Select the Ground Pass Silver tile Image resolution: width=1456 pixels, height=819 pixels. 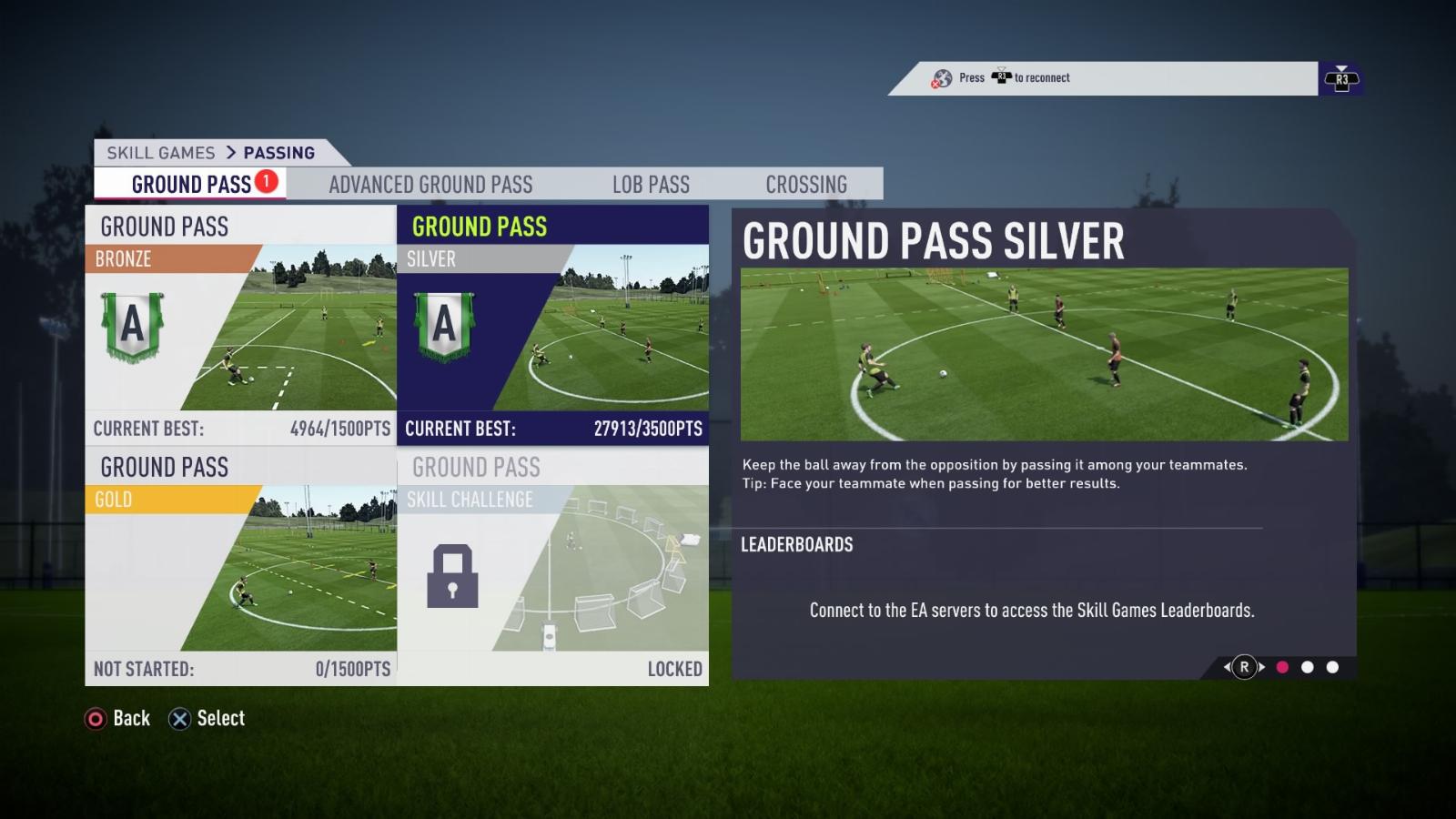[552, 325]
